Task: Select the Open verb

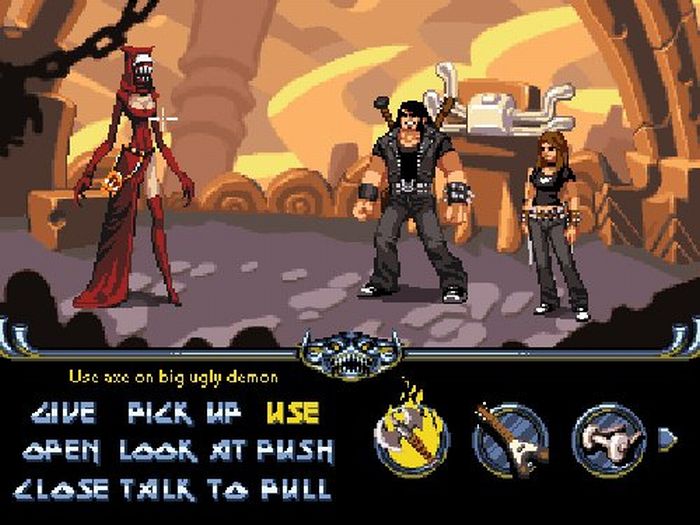Action: coord(62,450)
